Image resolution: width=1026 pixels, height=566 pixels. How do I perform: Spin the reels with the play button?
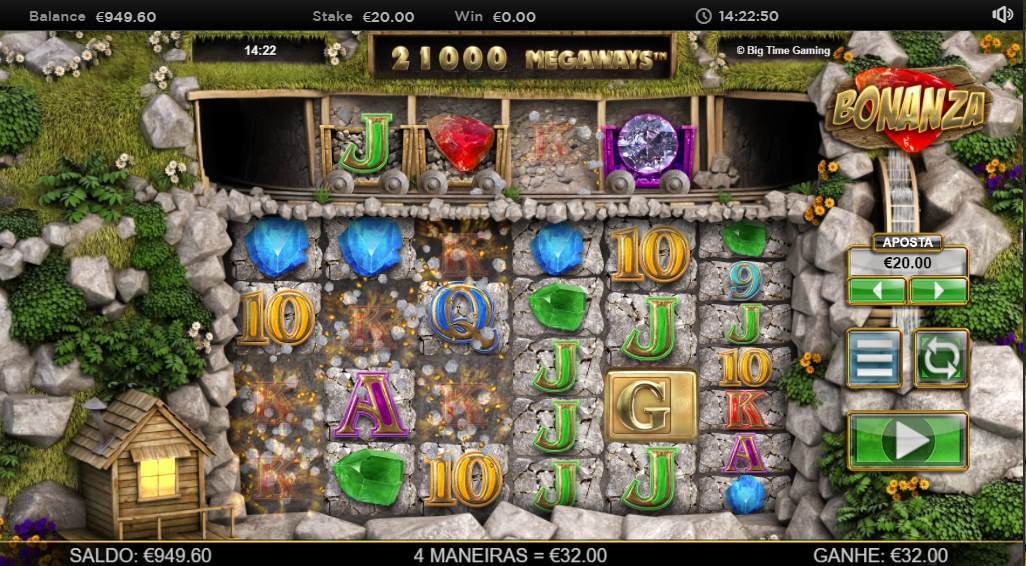tap(907, 440)
